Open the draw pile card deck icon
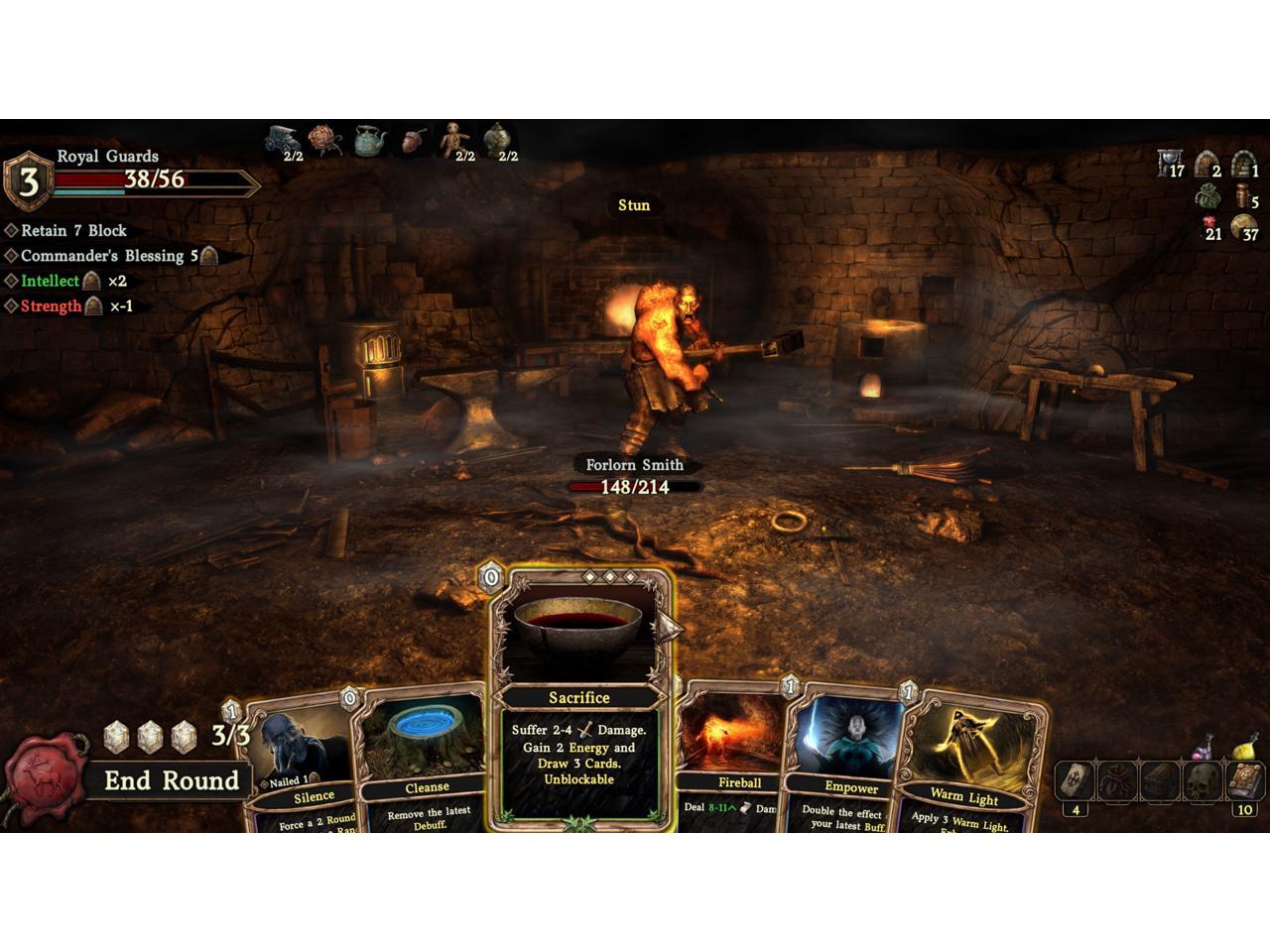This screenshot has height=952, width=1270. pyautogui.click(x=1075, y=782)
